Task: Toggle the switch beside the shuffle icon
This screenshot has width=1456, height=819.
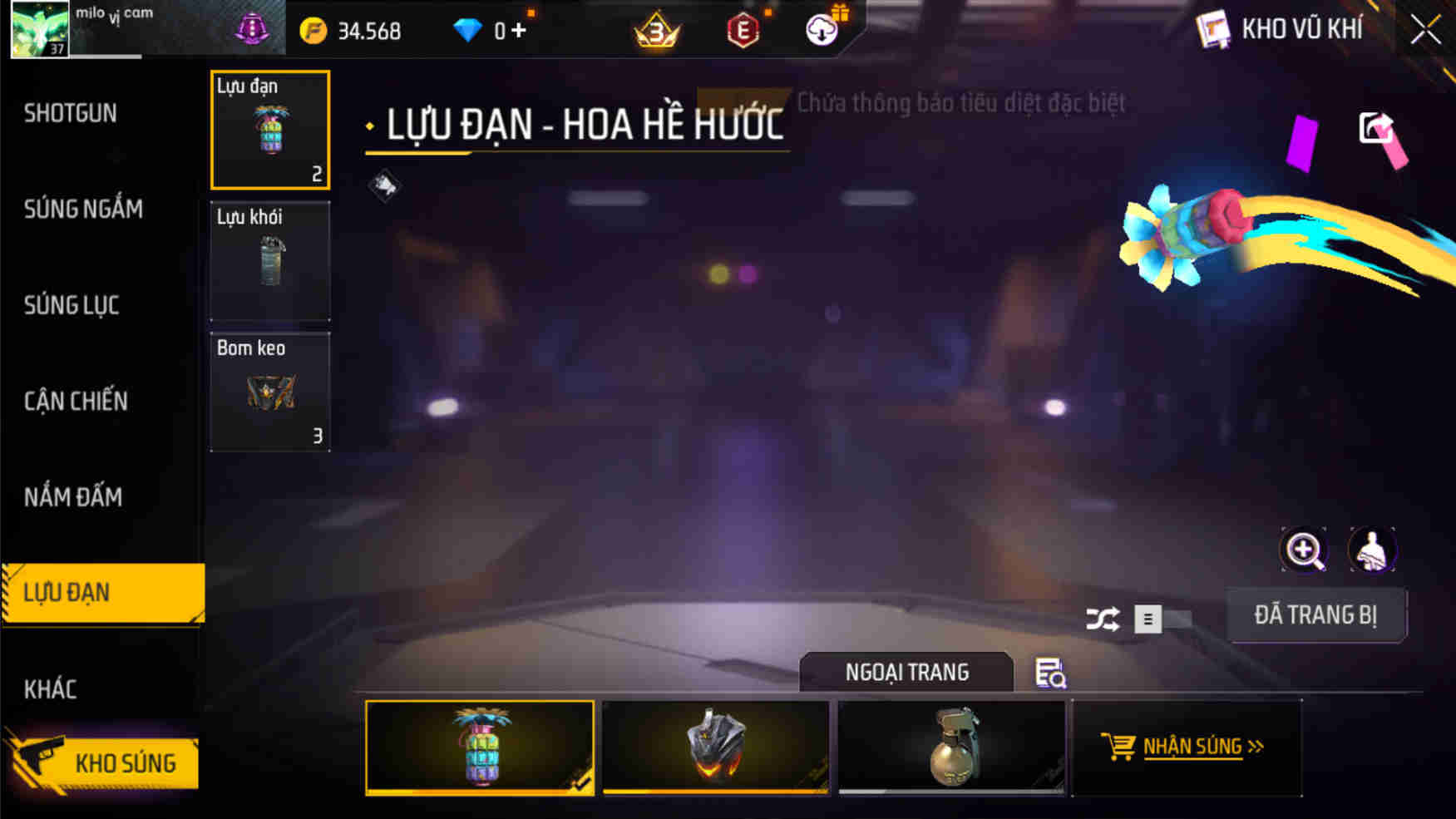Action: coord(1162,619)
